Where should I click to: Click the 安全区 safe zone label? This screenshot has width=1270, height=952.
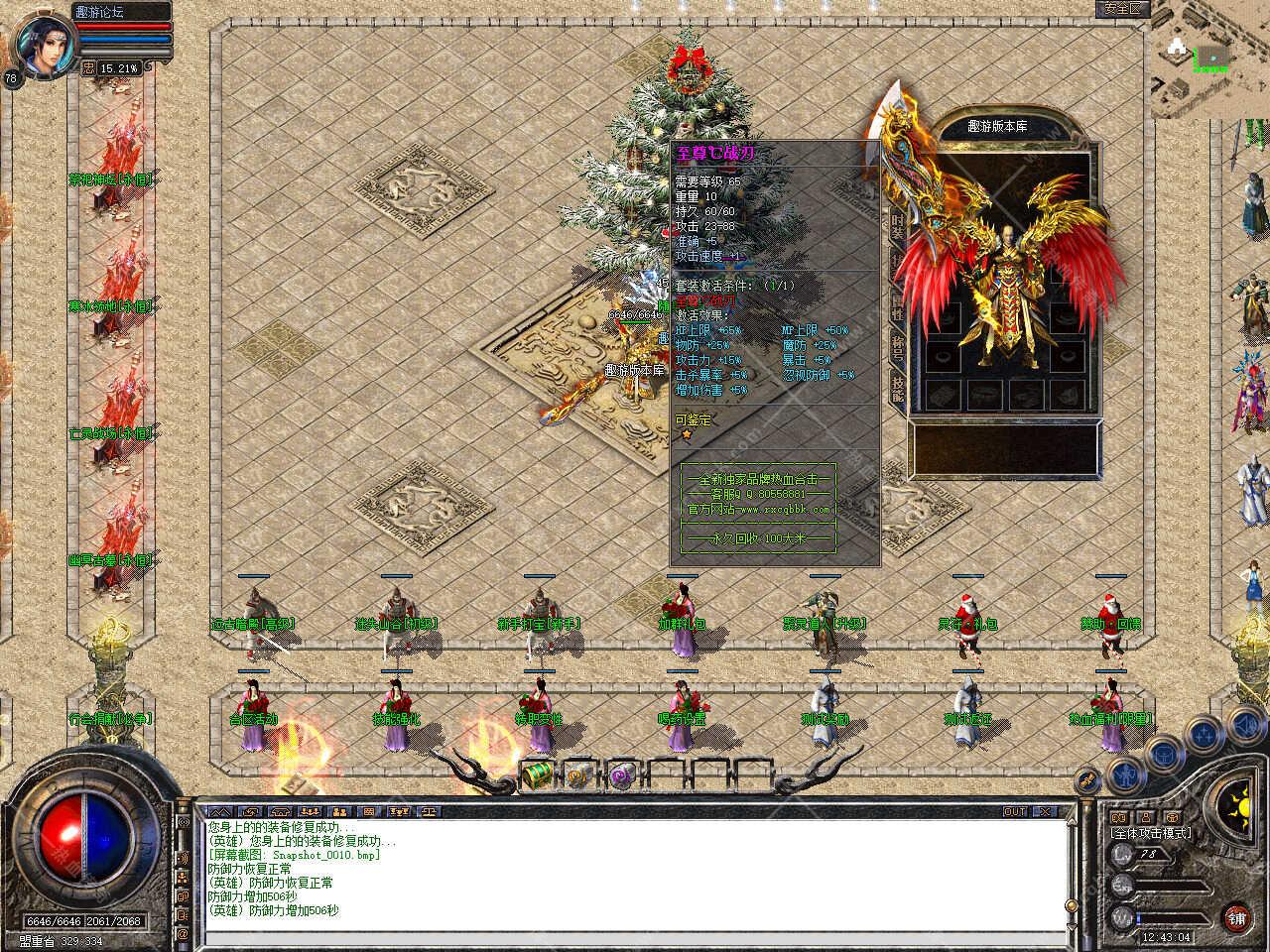click(x=1122, y=8)
